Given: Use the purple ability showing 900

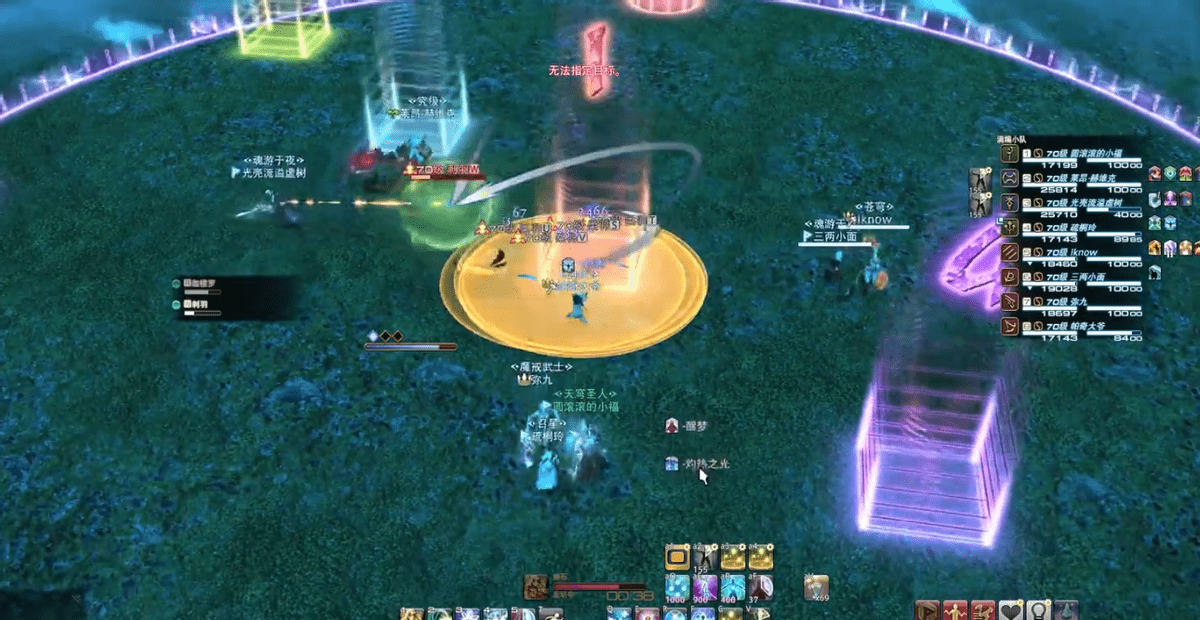Looking at the screenshot, I should [x=705, y=587].
